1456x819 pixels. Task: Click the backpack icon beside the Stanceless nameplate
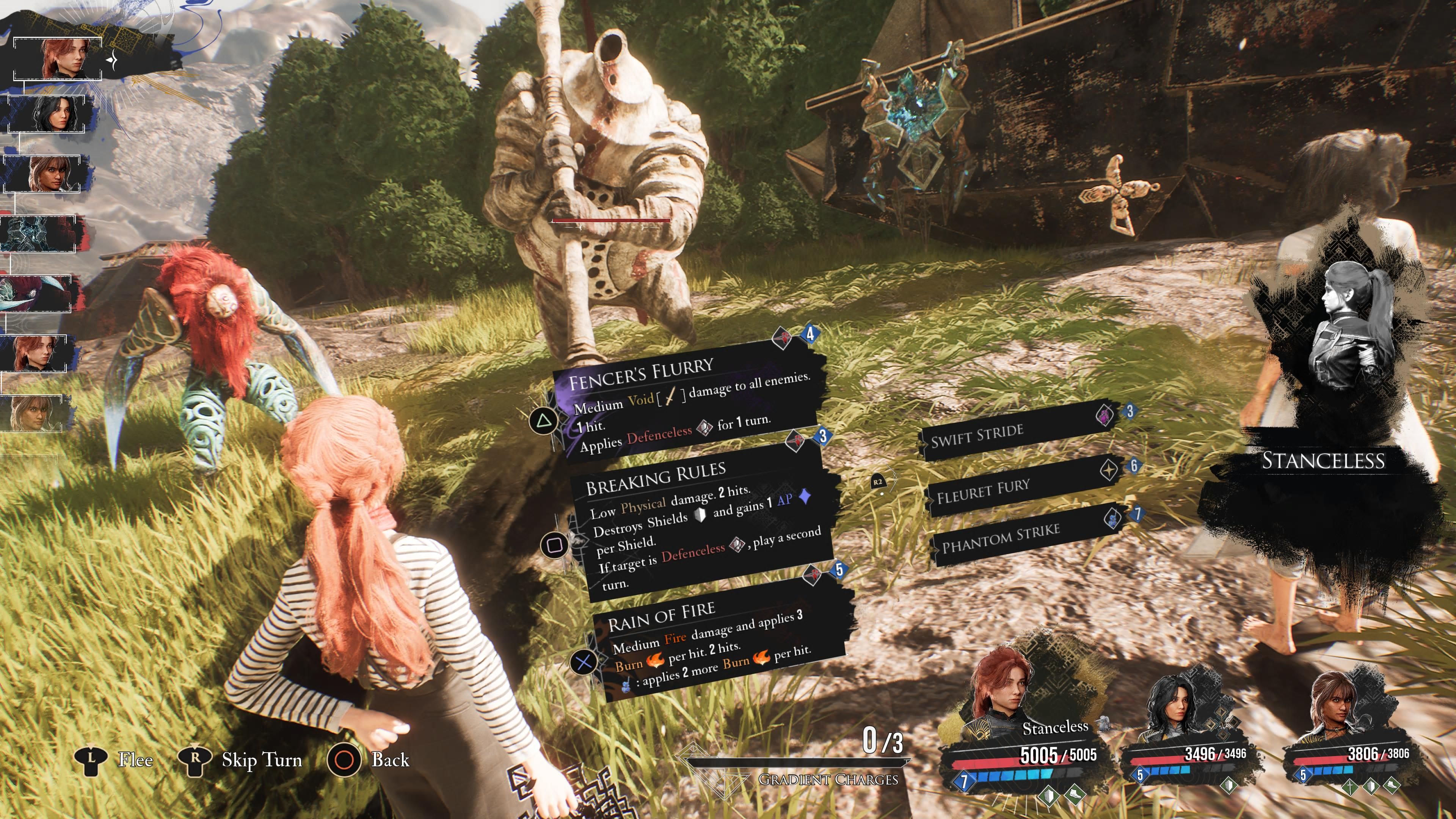point(1105,725)
